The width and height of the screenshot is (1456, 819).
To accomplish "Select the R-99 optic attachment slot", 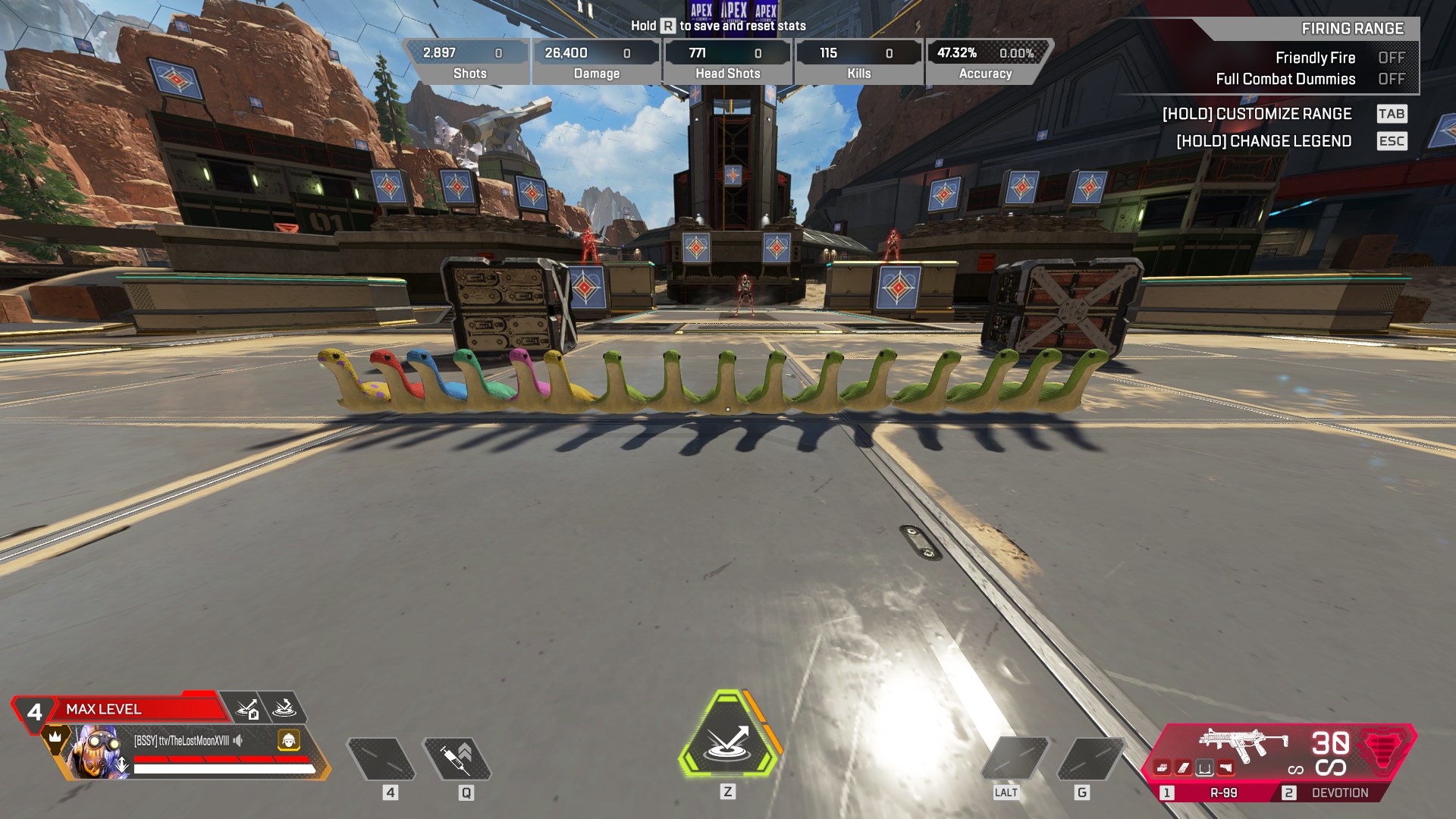I will point(1204,768).
